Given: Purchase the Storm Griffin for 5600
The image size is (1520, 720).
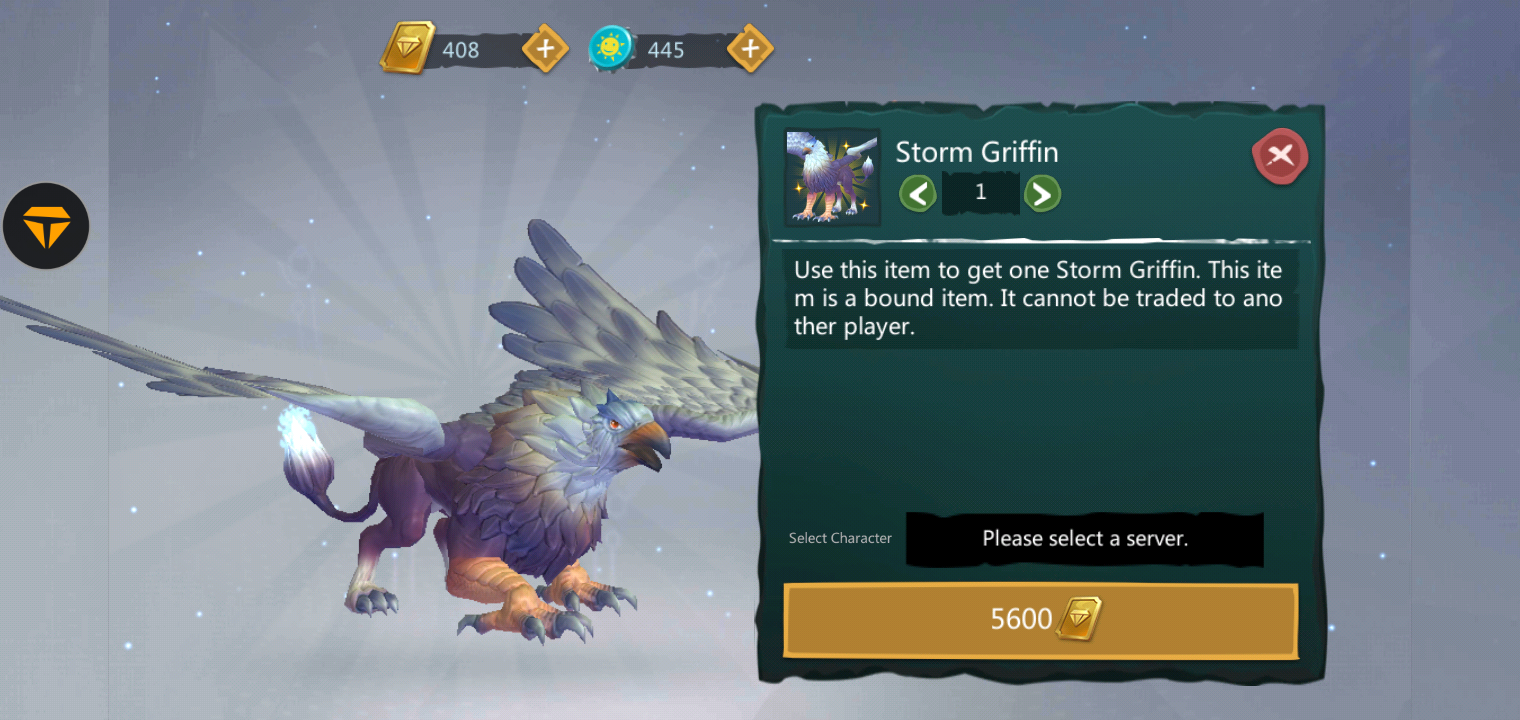Looking at the screenshot, I should [x=1040, y=620].
